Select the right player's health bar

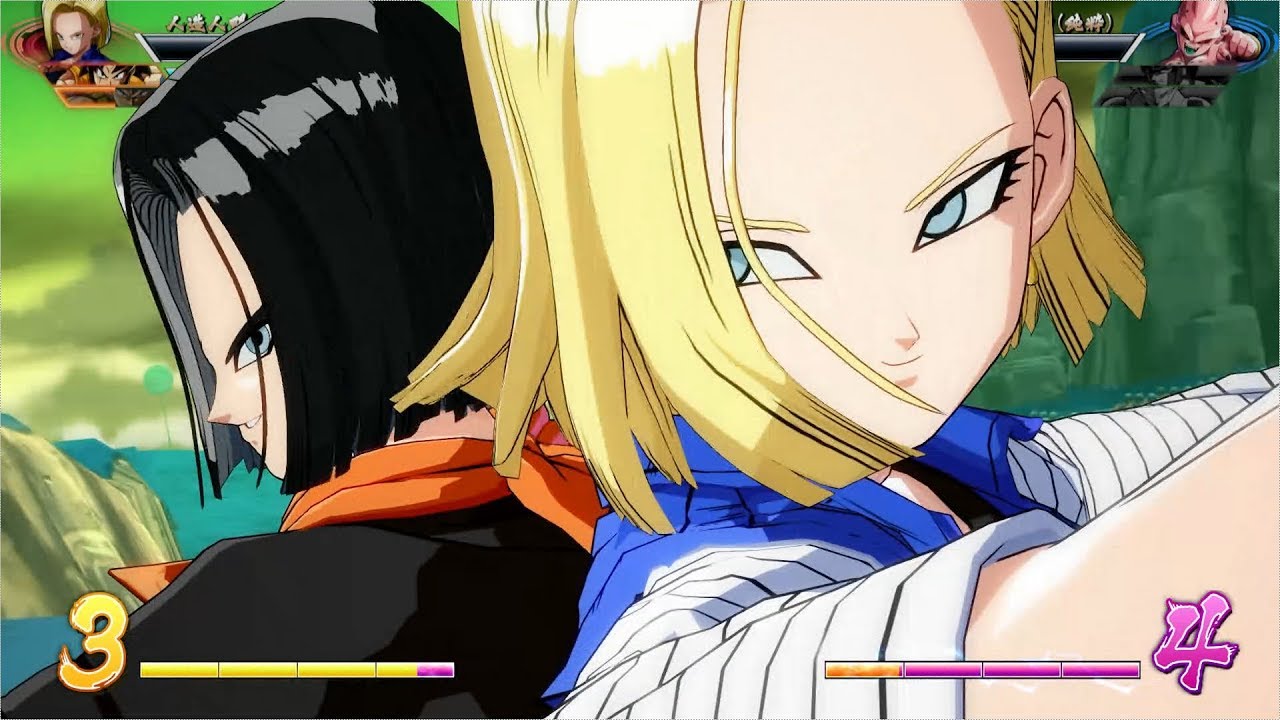pos(1090,46)
